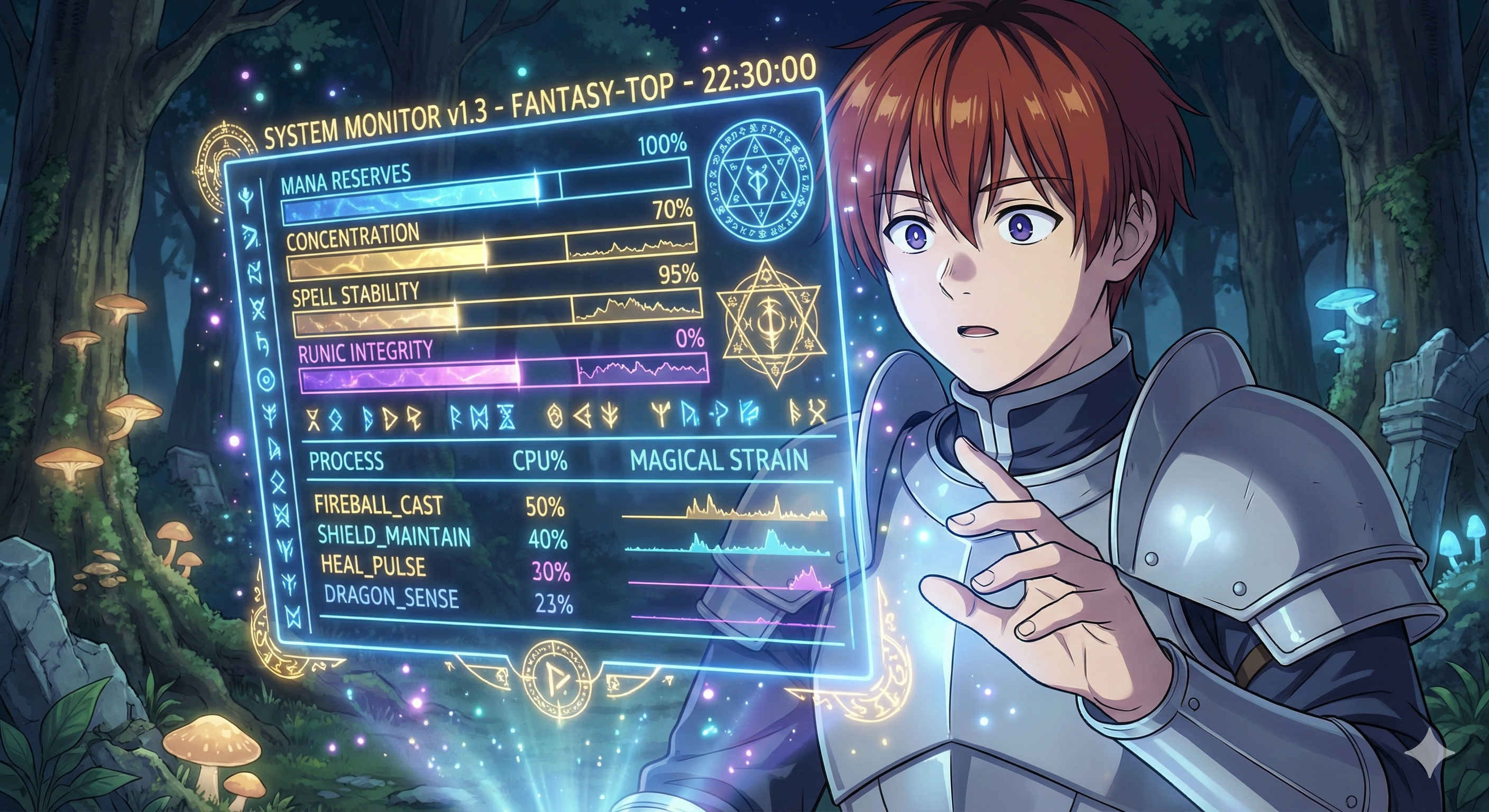Select the SHIELD_MAINTAIN process row

point(394,537)
